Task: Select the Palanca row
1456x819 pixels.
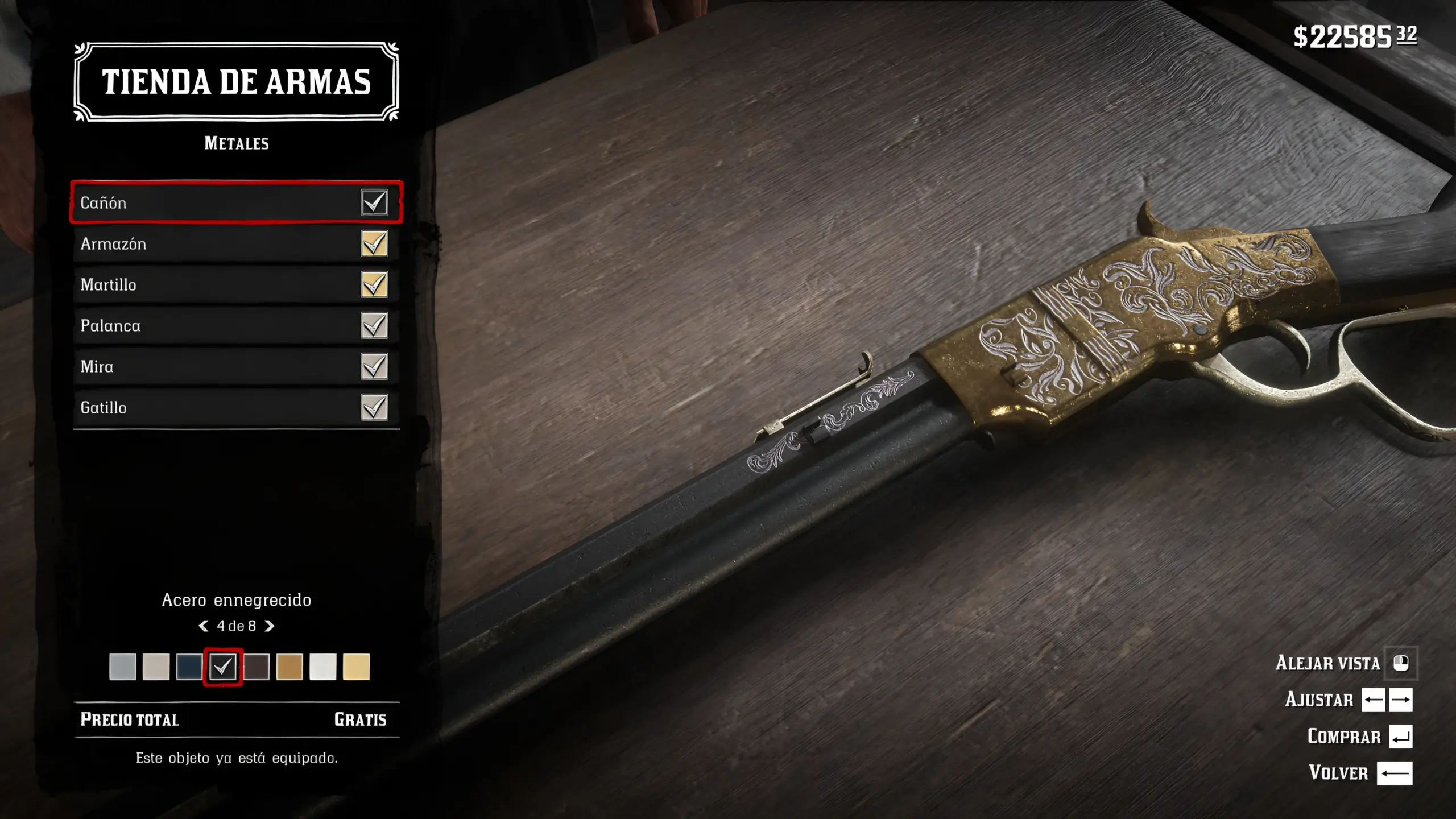Action: click(x=236, y=325)
